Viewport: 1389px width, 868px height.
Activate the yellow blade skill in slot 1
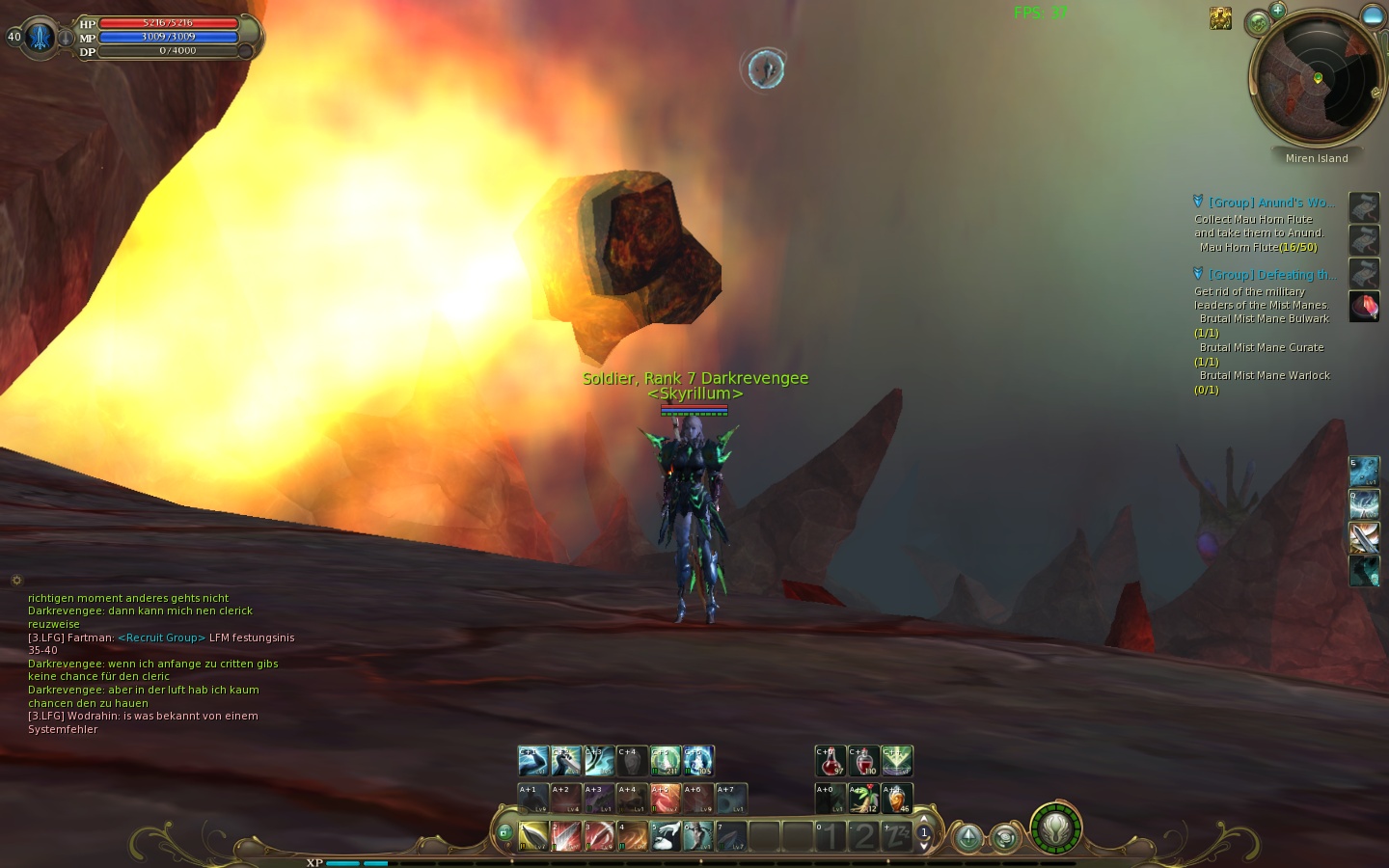pyautogui.click(x=533, y=835)
